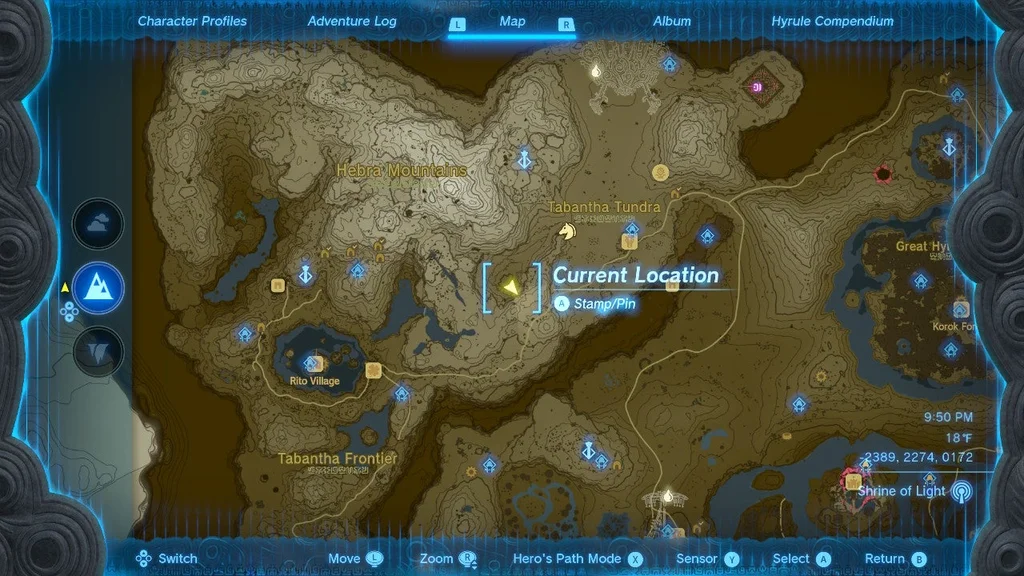Click the red stamp marker on the map
Image resolution: width=1024 pixels, height=576 pixels.
tap(883, 174)
